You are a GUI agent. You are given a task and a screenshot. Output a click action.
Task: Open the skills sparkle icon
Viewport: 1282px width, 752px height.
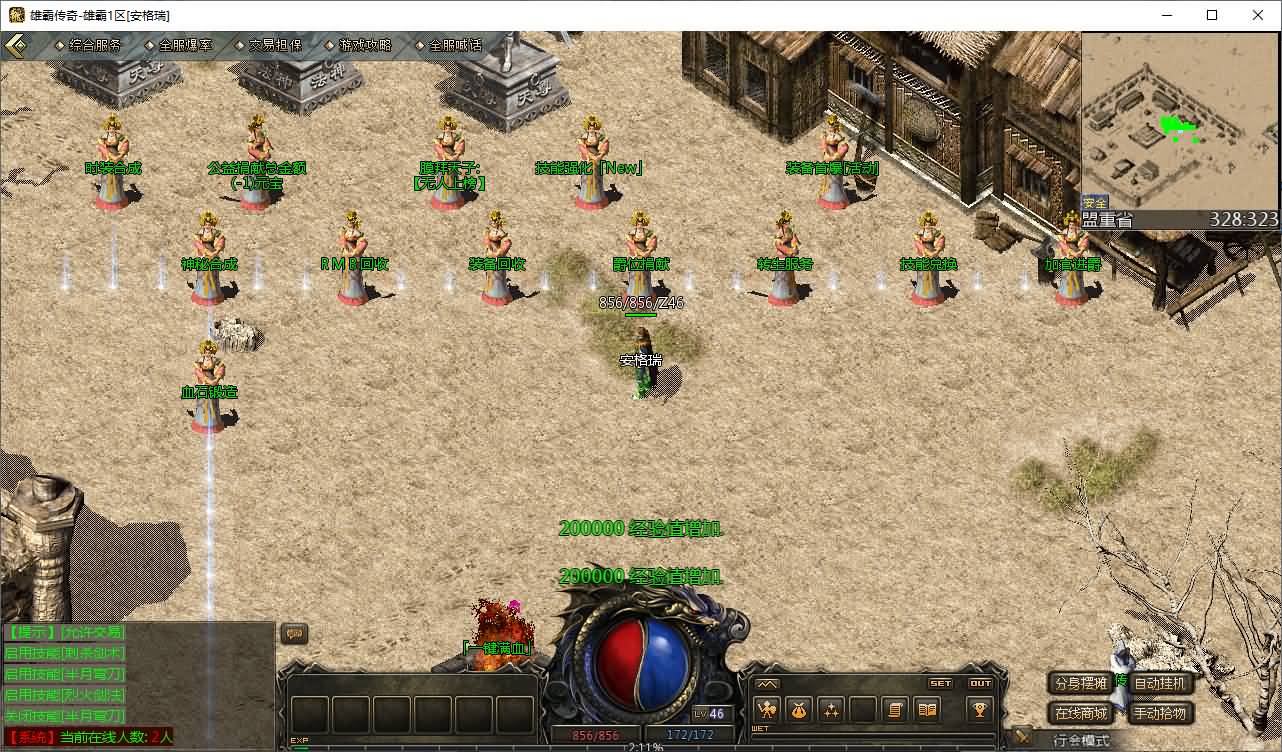[x=831, y=710]
